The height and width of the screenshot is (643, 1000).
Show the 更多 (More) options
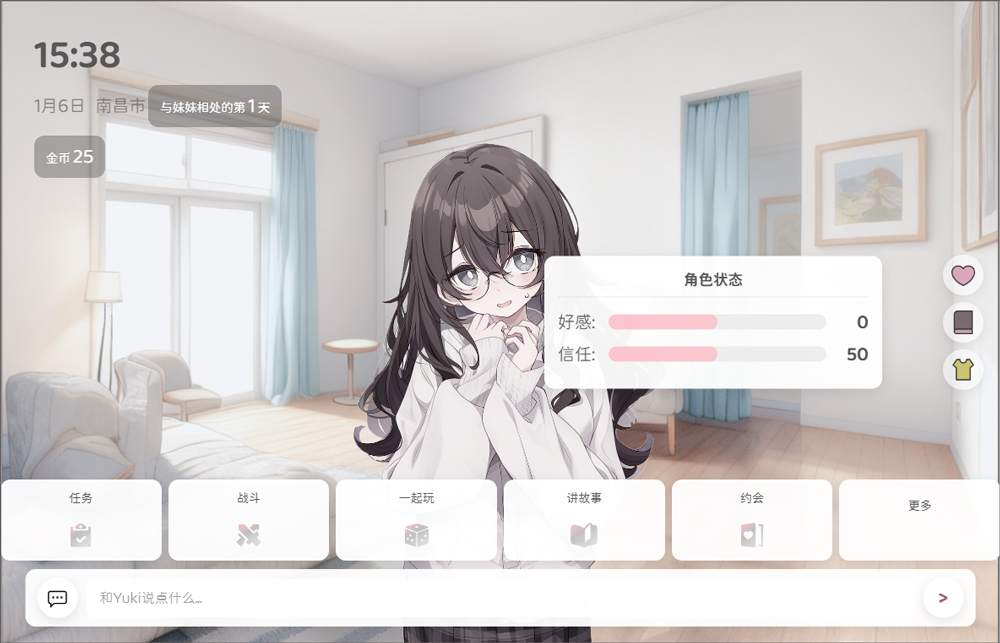pos(919,520)
